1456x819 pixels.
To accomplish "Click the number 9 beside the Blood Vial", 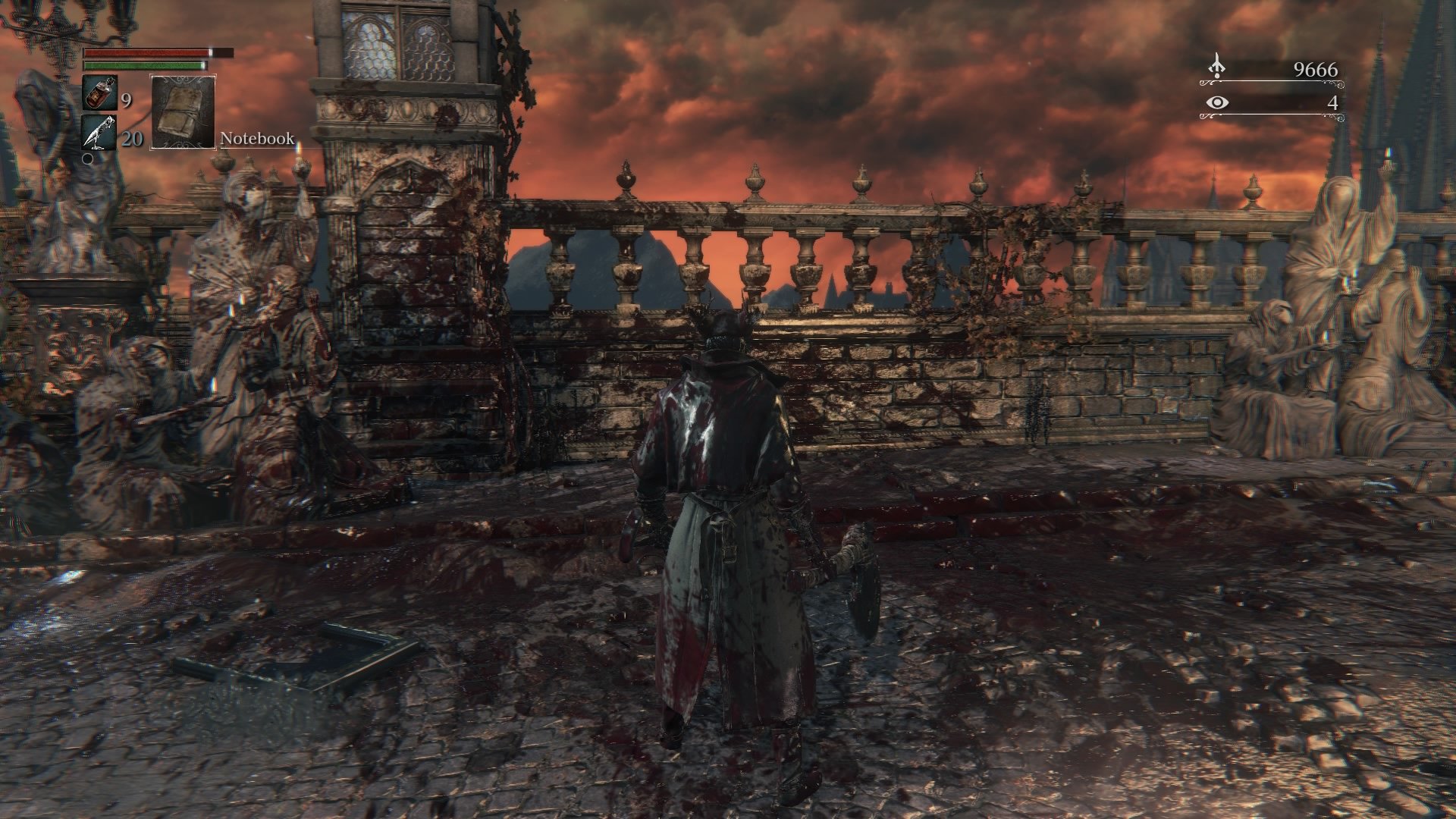I will coord(126,99).
